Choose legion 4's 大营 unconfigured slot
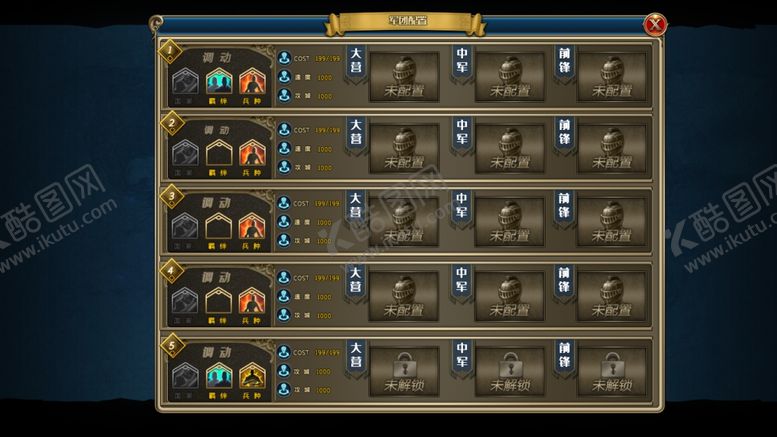 pyautogui.click(x=404, y=297)
